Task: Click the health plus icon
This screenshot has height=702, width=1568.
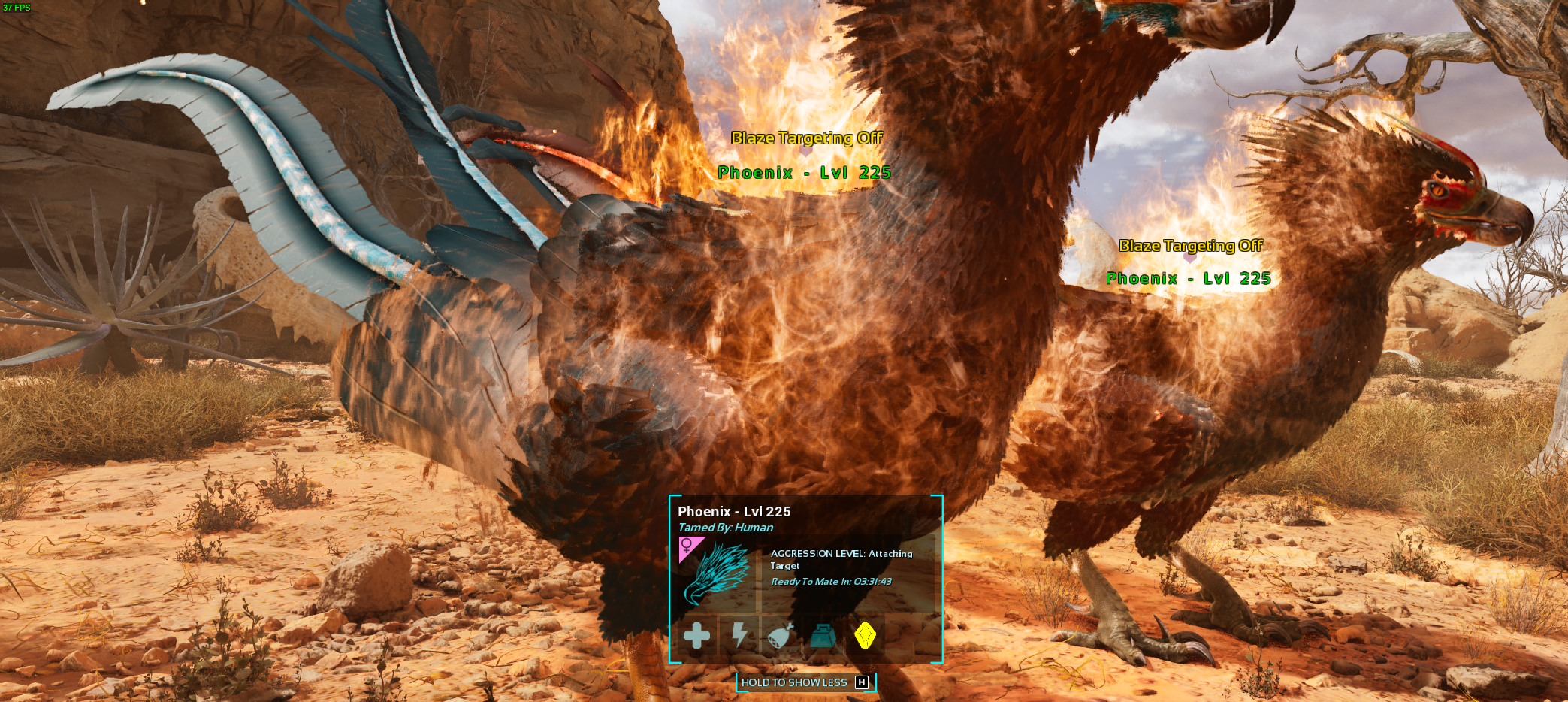Action: (x=696, y=636)
